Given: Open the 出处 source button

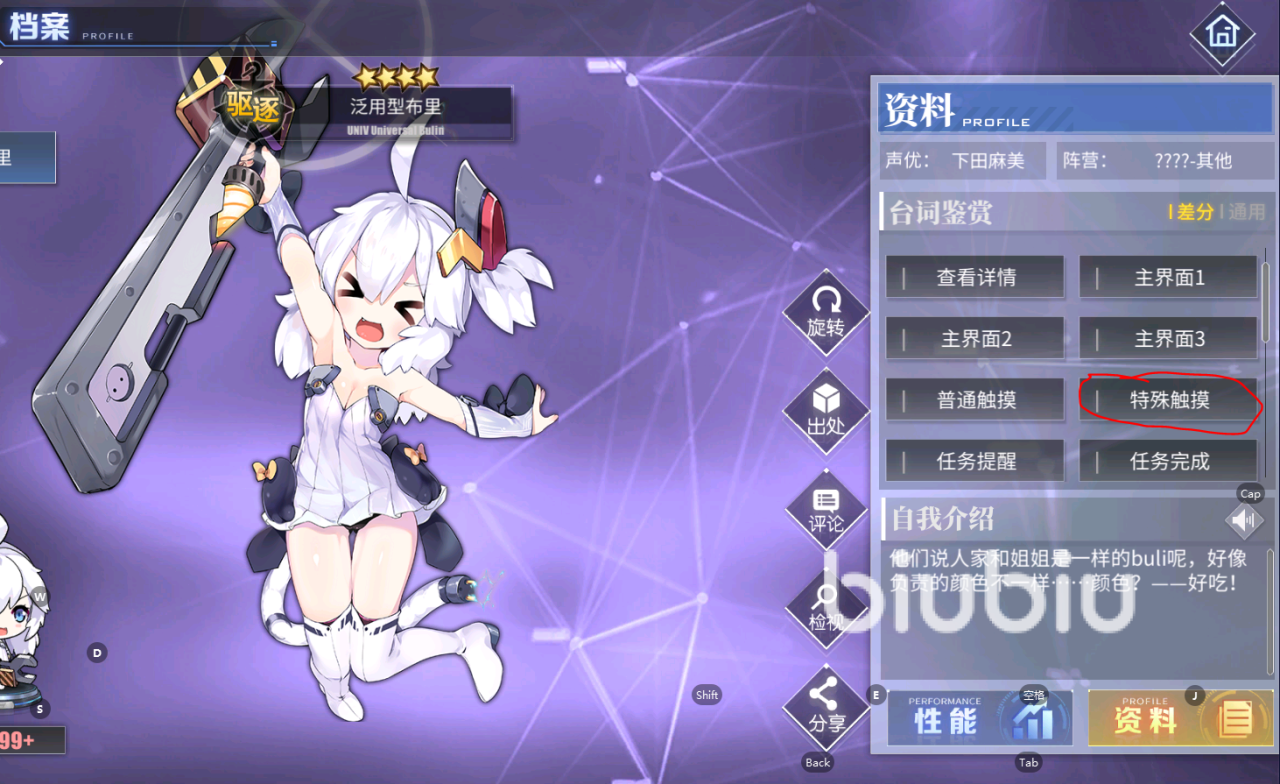Looking at the screenshot, I should pos(826,410).
